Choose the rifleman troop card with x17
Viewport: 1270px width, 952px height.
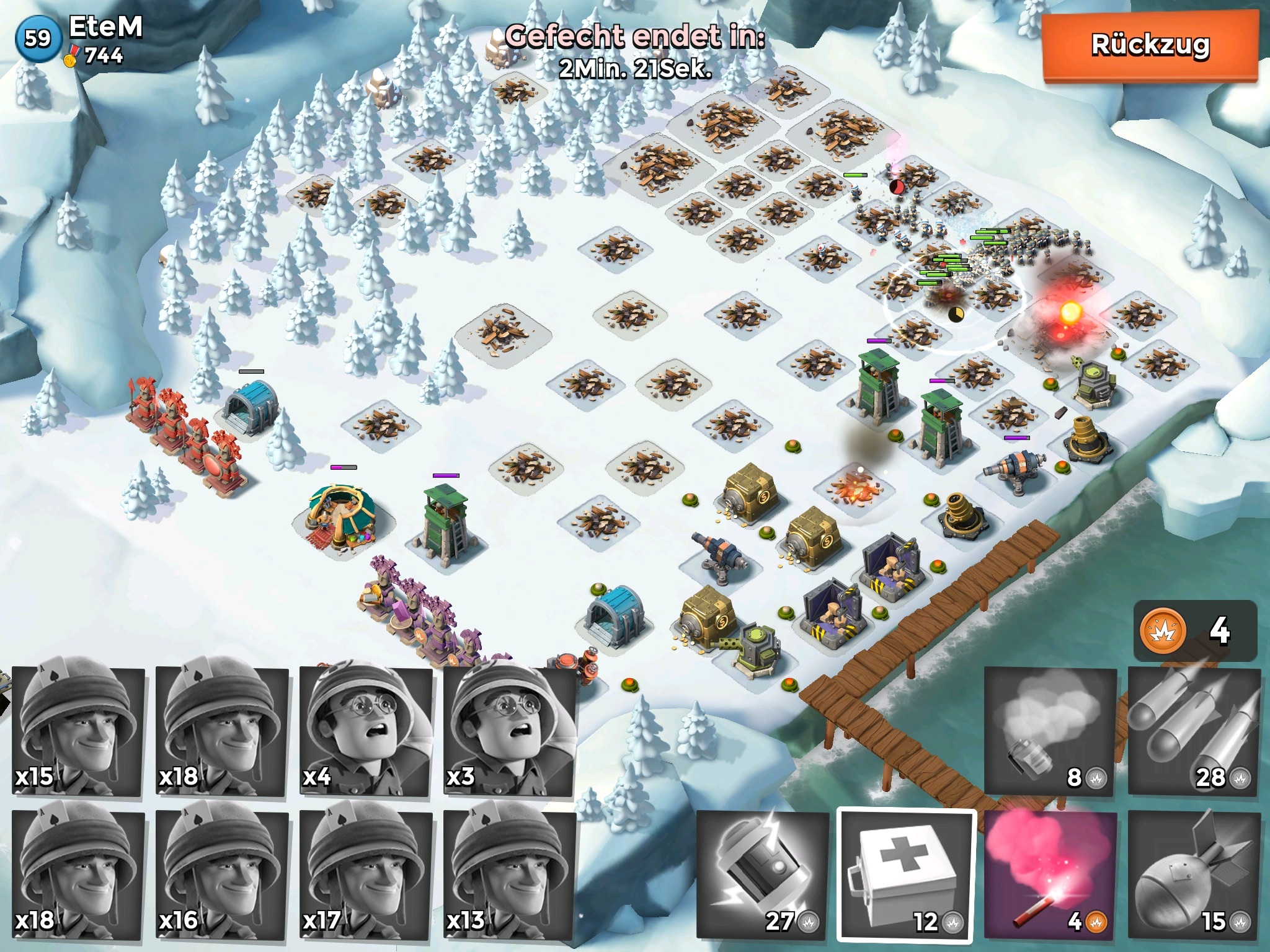coord(366,875)
